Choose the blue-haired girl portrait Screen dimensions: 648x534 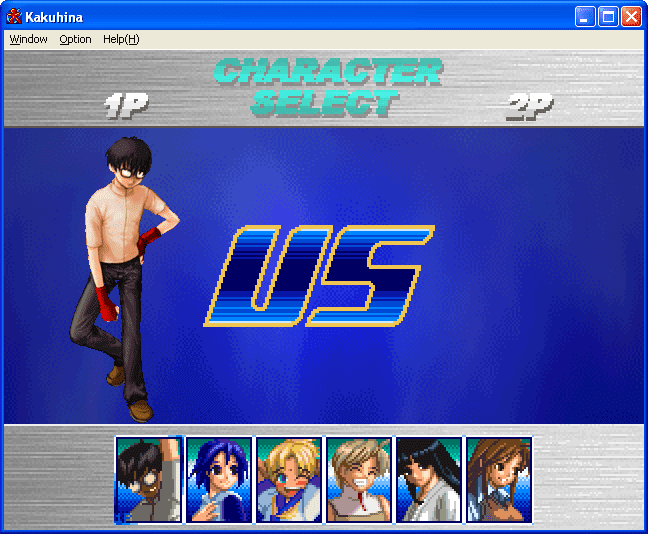[x=218, y=479]
